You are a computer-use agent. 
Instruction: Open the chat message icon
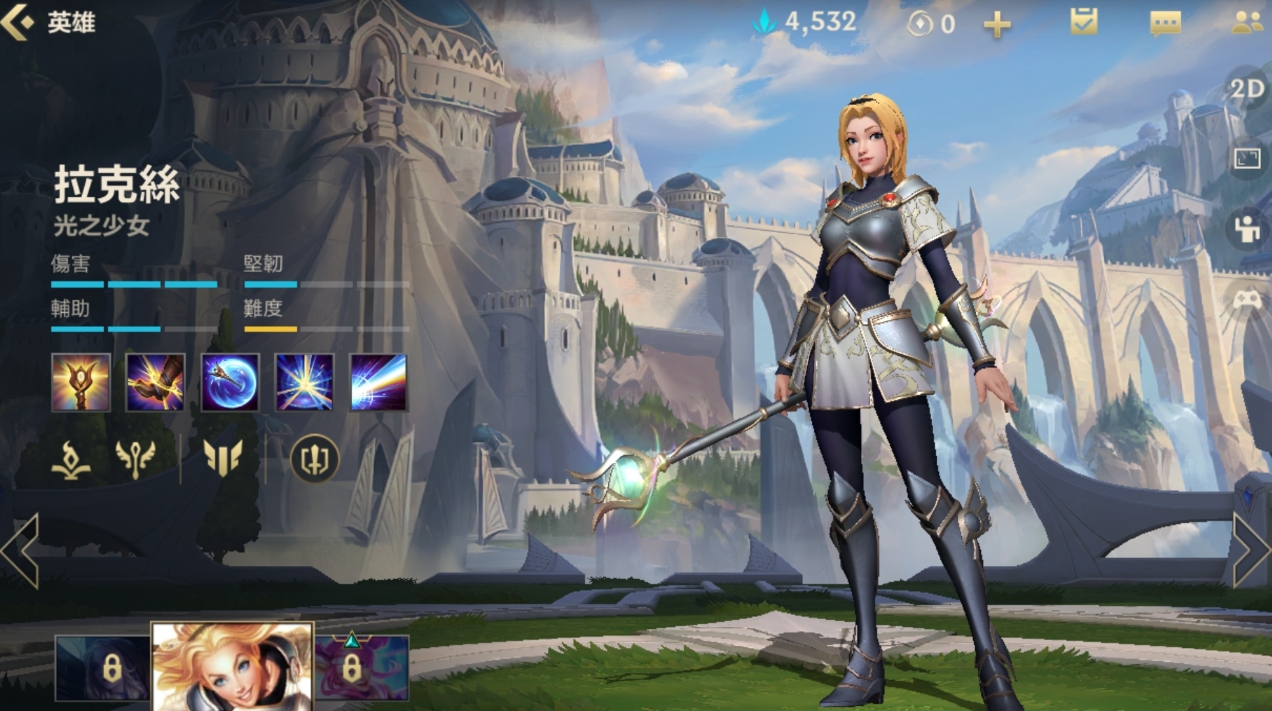1165,23
